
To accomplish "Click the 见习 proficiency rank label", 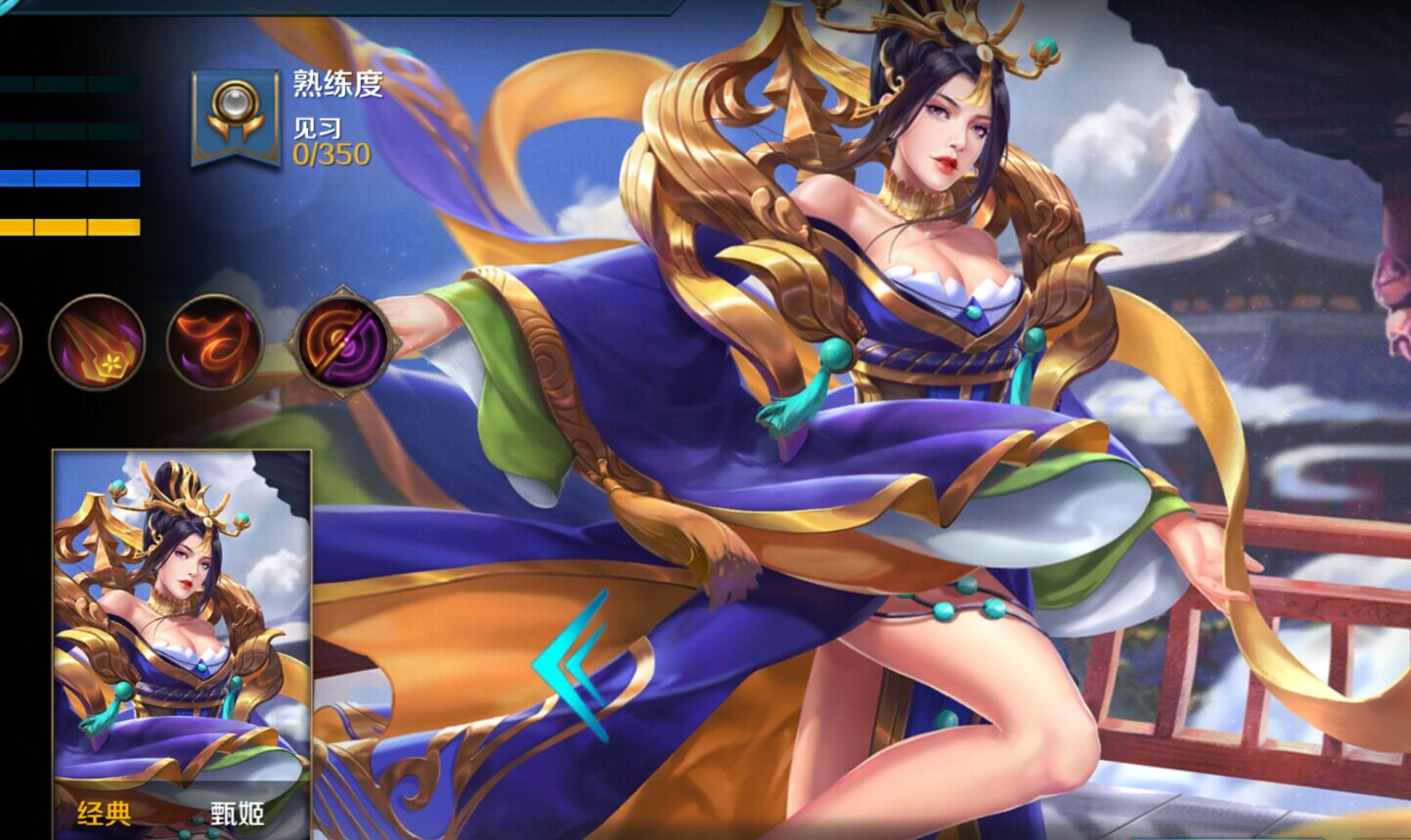I will pyautogui.click(x=318, y=129).
